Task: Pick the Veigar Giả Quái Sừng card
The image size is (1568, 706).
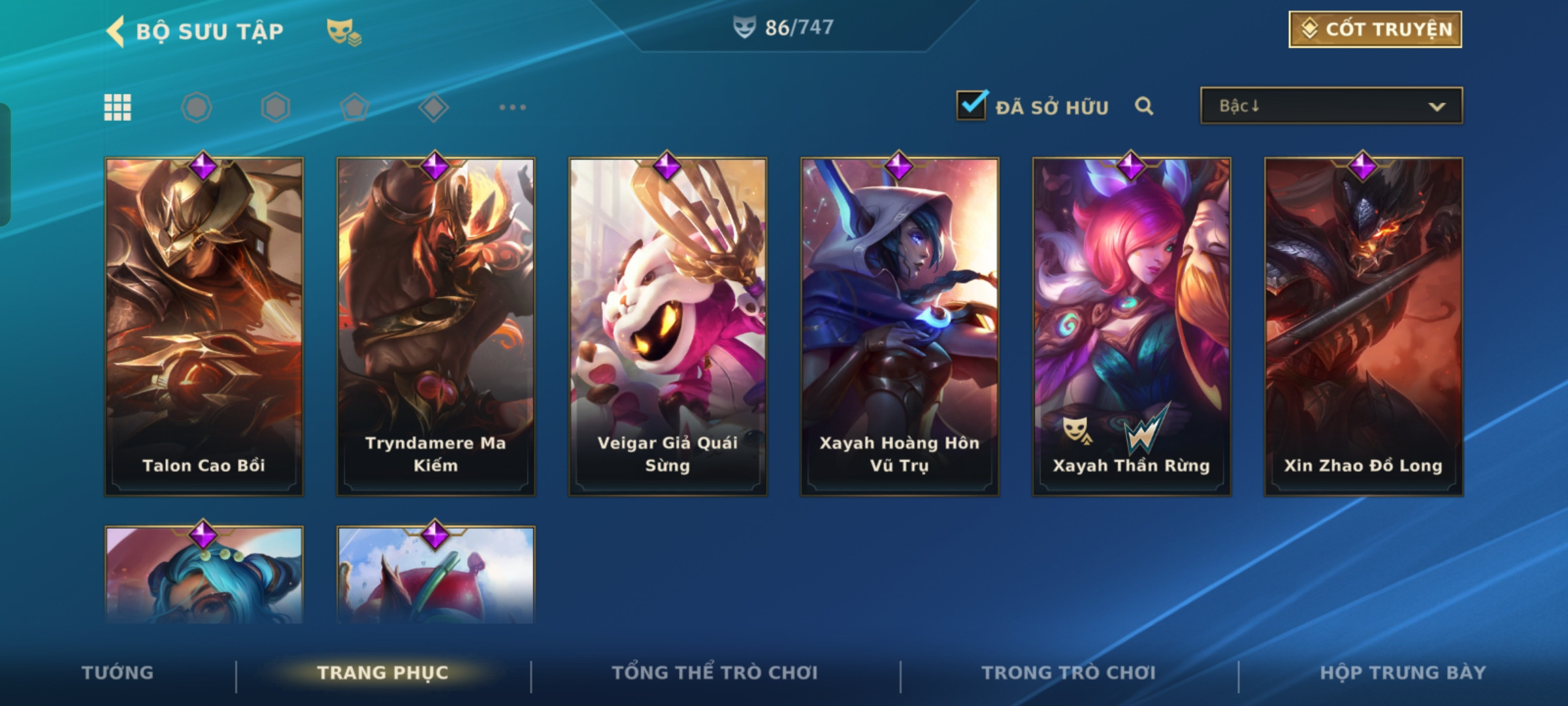Action: coord(668,326)
